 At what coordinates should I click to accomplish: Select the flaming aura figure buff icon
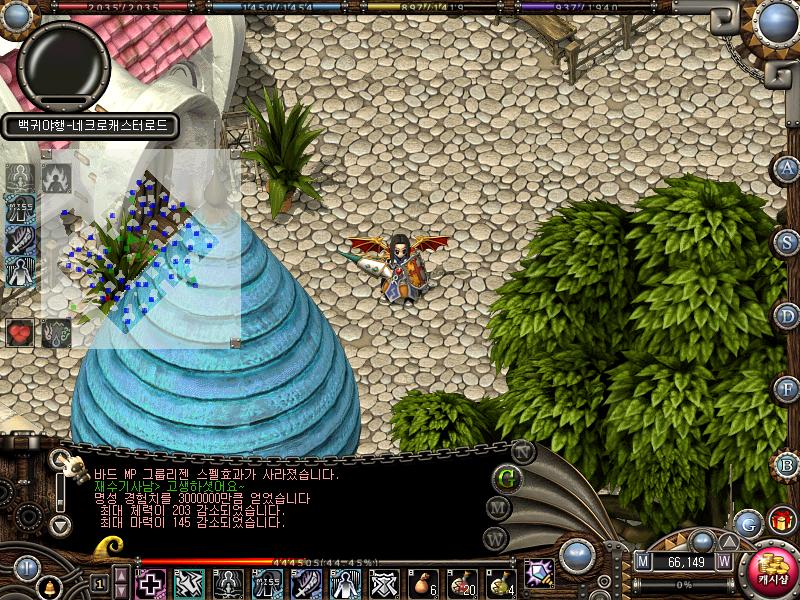[56, 177]
